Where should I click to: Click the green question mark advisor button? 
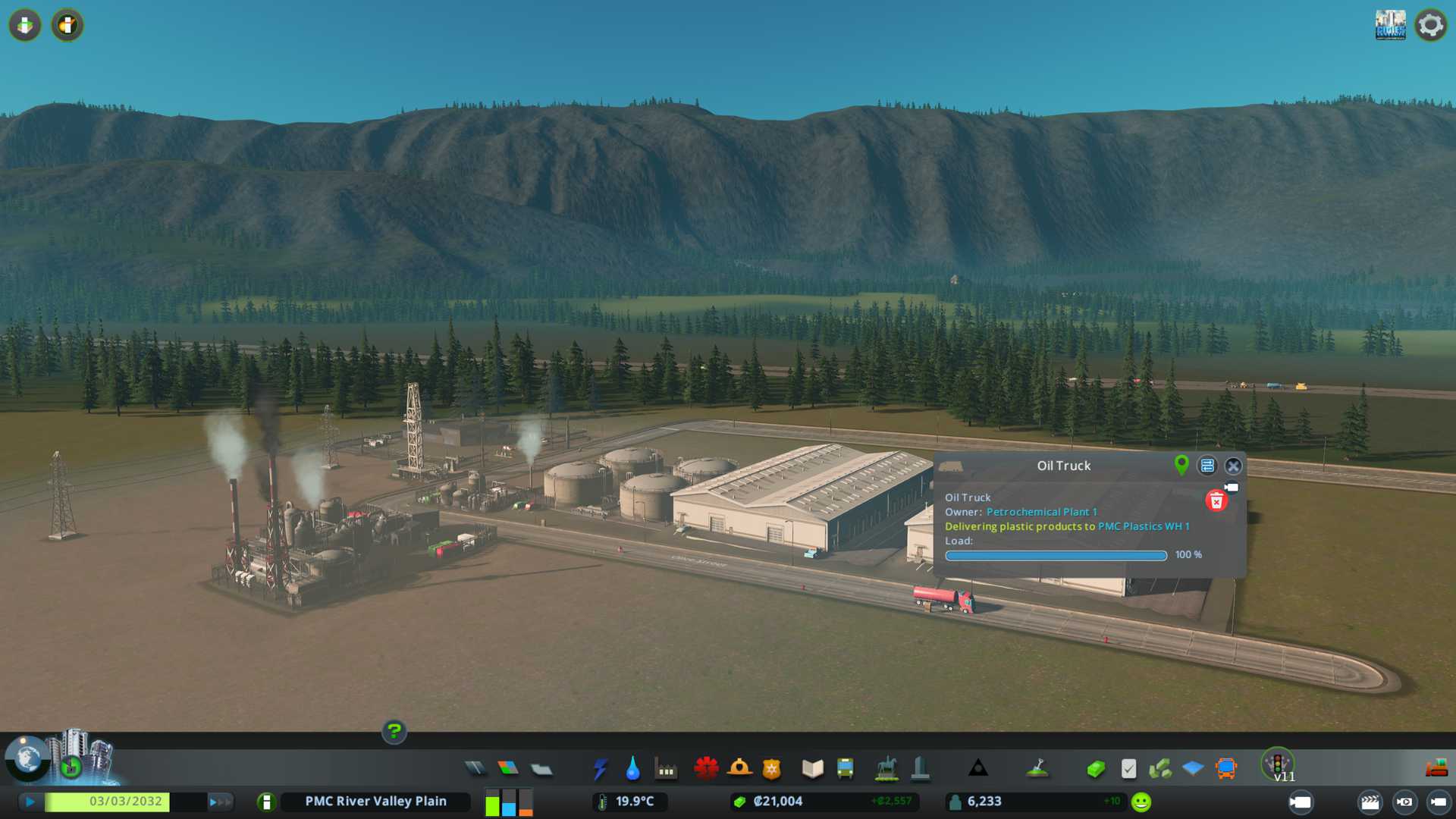[x=394, y=732]
